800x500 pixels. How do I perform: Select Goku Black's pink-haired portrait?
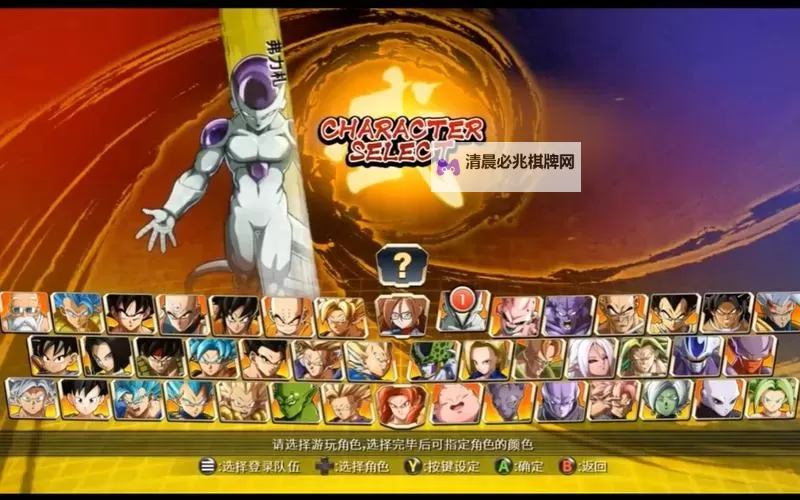point(613,400)
